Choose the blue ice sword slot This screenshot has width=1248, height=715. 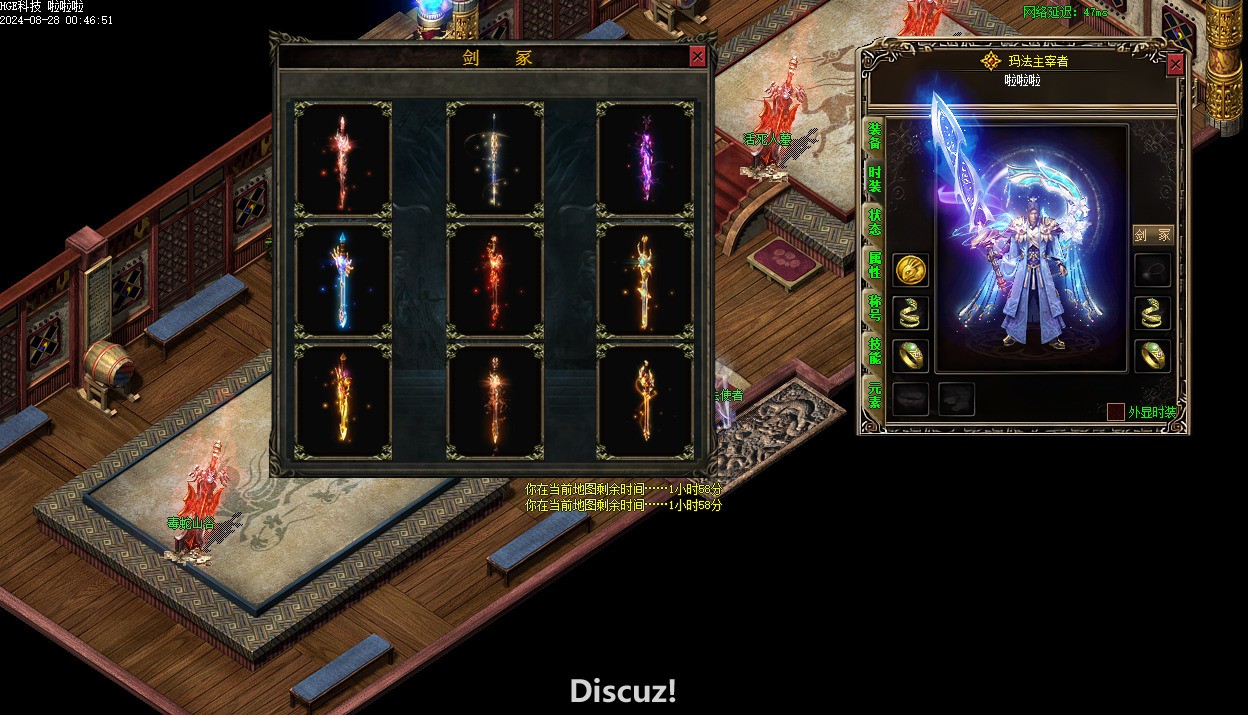pos(343,281)
